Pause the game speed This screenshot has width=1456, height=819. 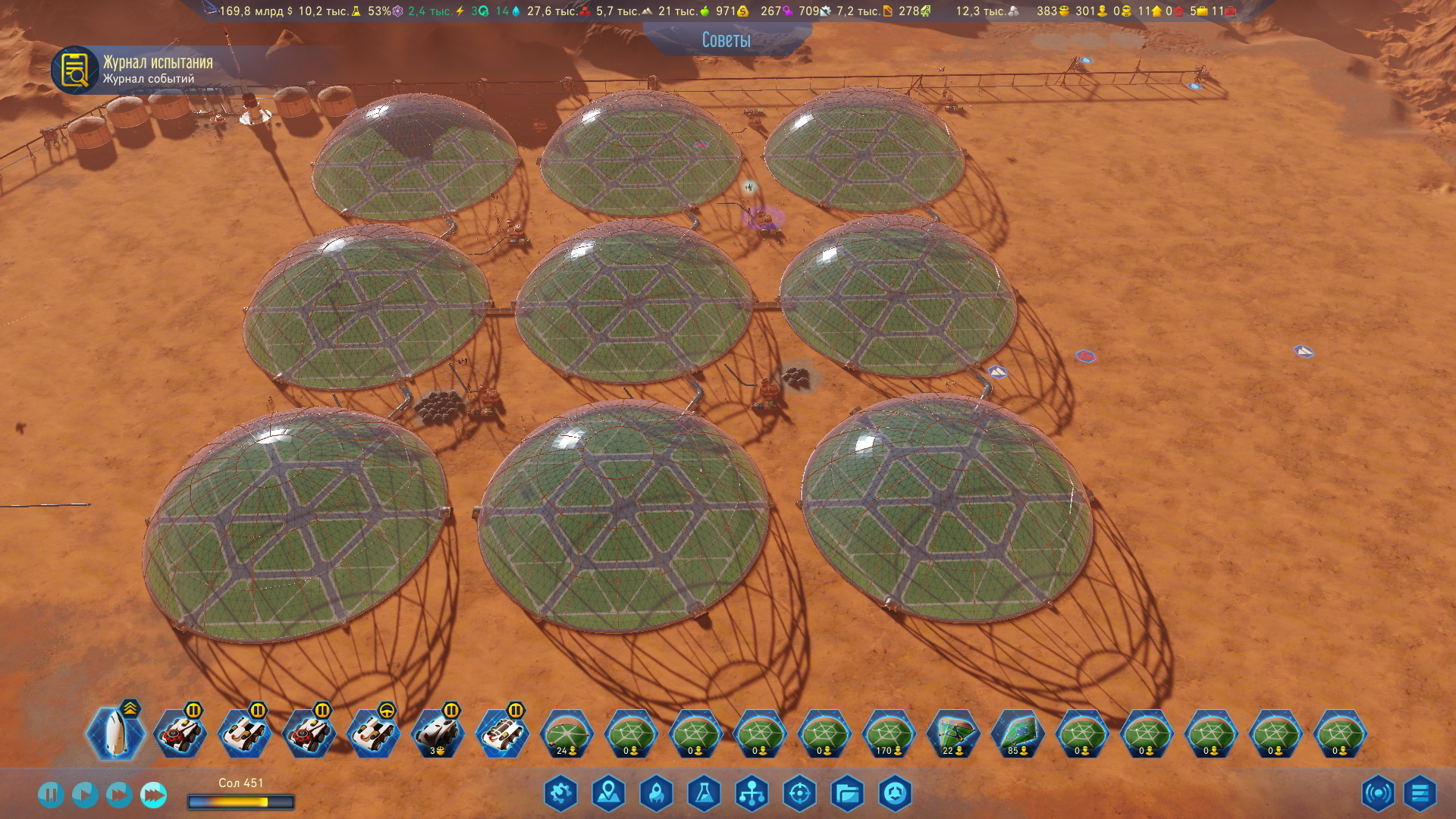[50, 795]
